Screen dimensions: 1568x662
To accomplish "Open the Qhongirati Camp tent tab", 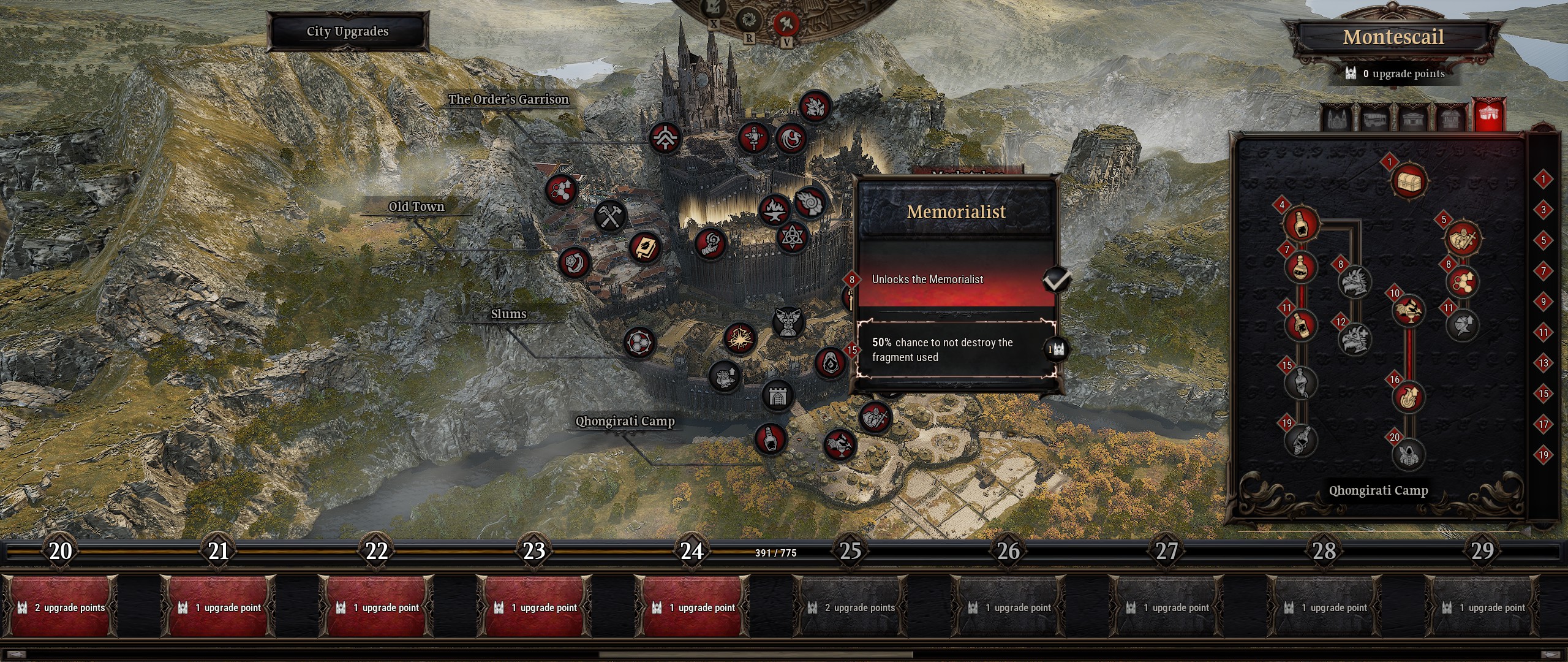I will pos(1490,116).
